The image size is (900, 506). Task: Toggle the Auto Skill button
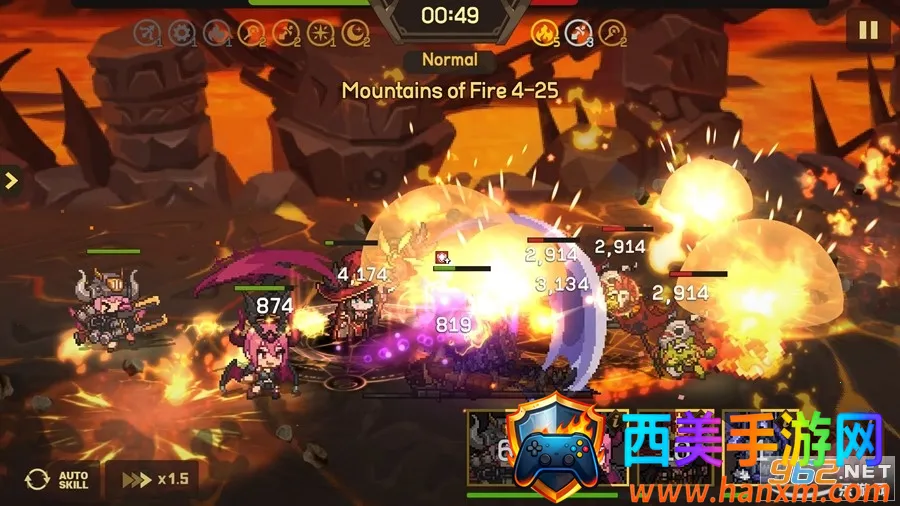pyautogui.click(x=58, y=479)
